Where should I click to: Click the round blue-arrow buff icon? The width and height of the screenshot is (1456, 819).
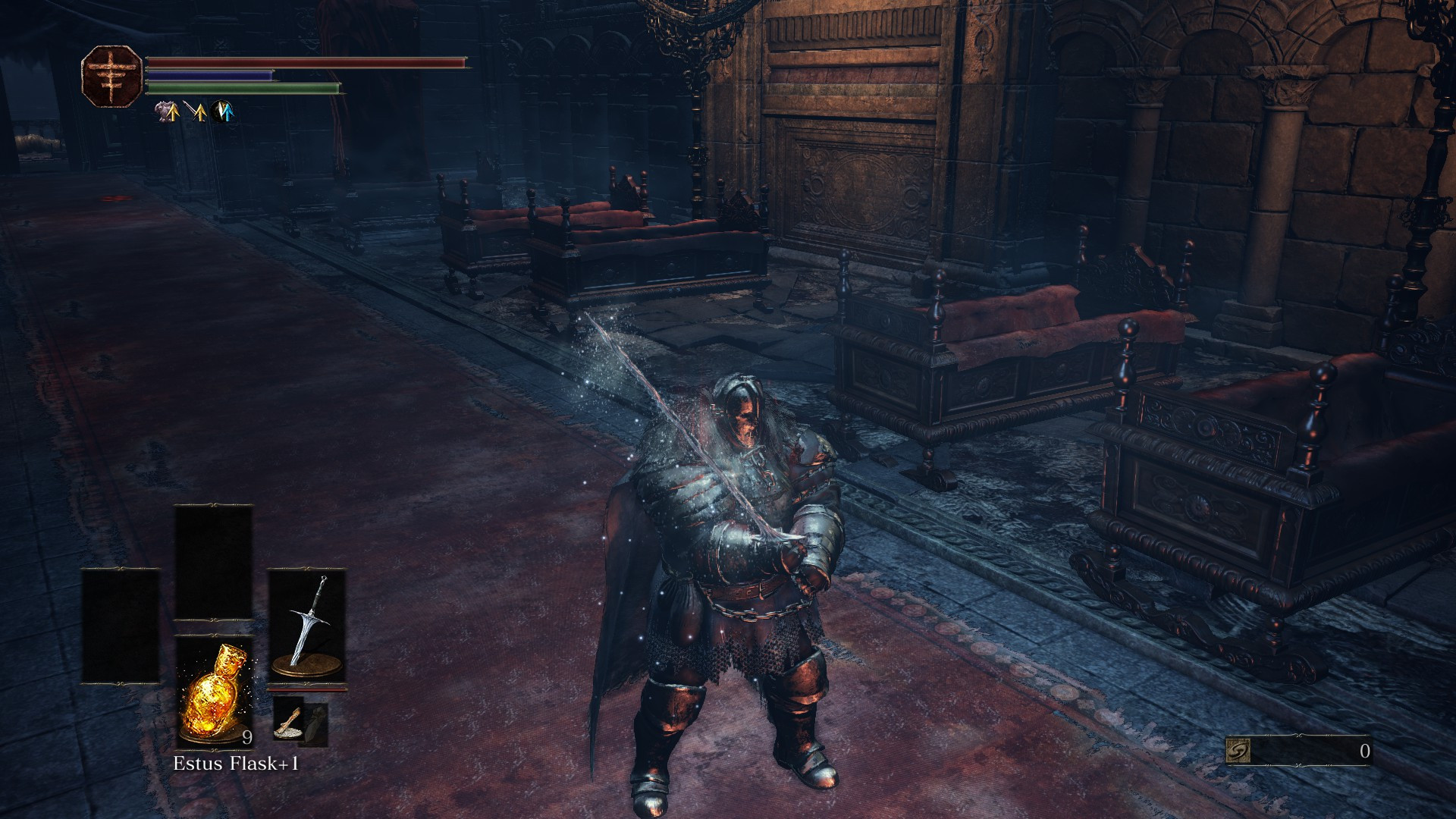[x=224, y=112]
